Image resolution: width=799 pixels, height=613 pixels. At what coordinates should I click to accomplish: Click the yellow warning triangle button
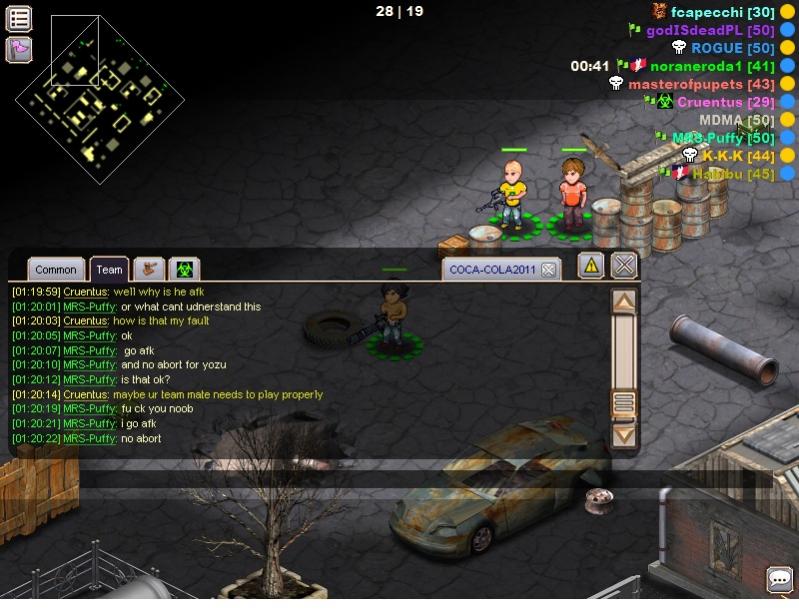click(x=591, y=265)
